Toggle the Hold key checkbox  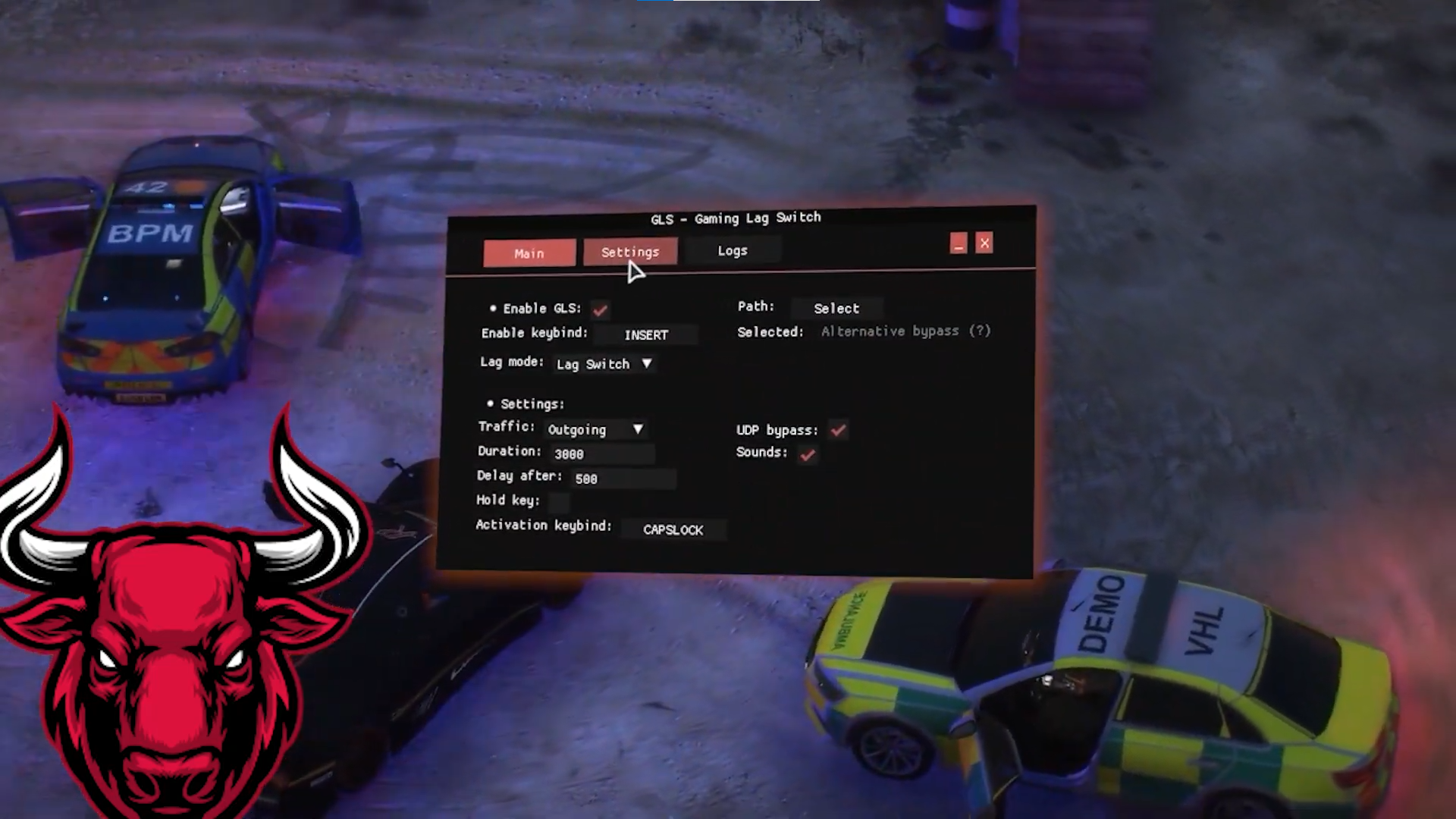click(x=559, y=501)
